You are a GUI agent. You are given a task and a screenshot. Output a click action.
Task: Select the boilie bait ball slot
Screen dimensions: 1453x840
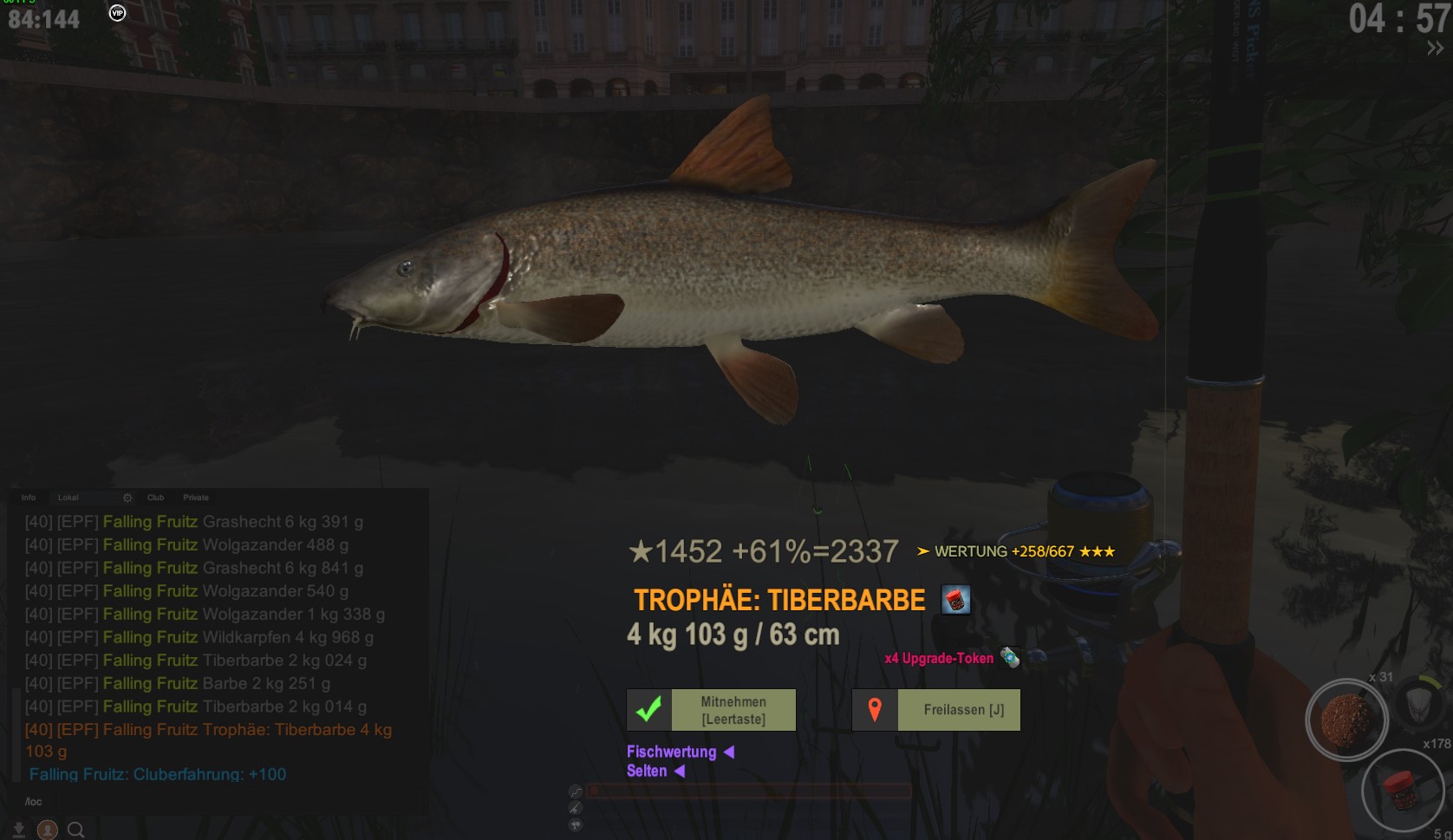1346,719
